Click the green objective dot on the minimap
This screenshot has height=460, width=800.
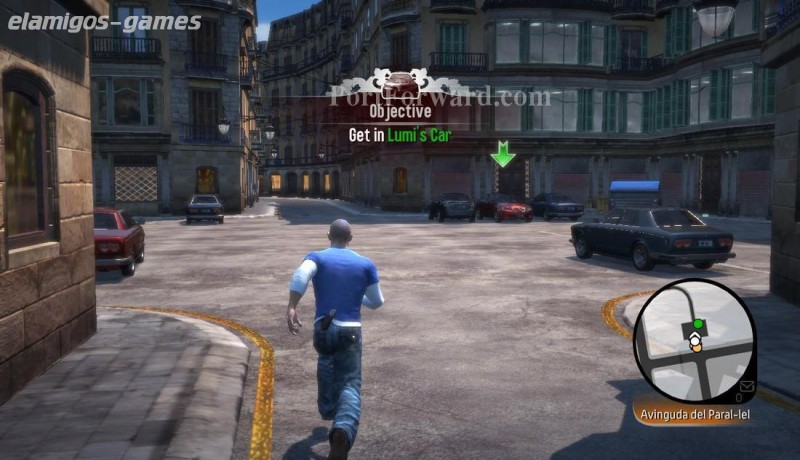698,324
